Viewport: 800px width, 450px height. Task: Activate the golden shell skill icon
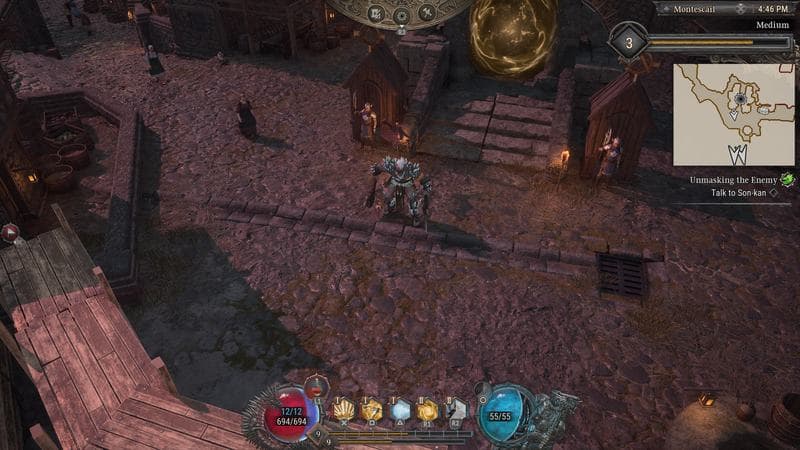[x=344, y=409]
